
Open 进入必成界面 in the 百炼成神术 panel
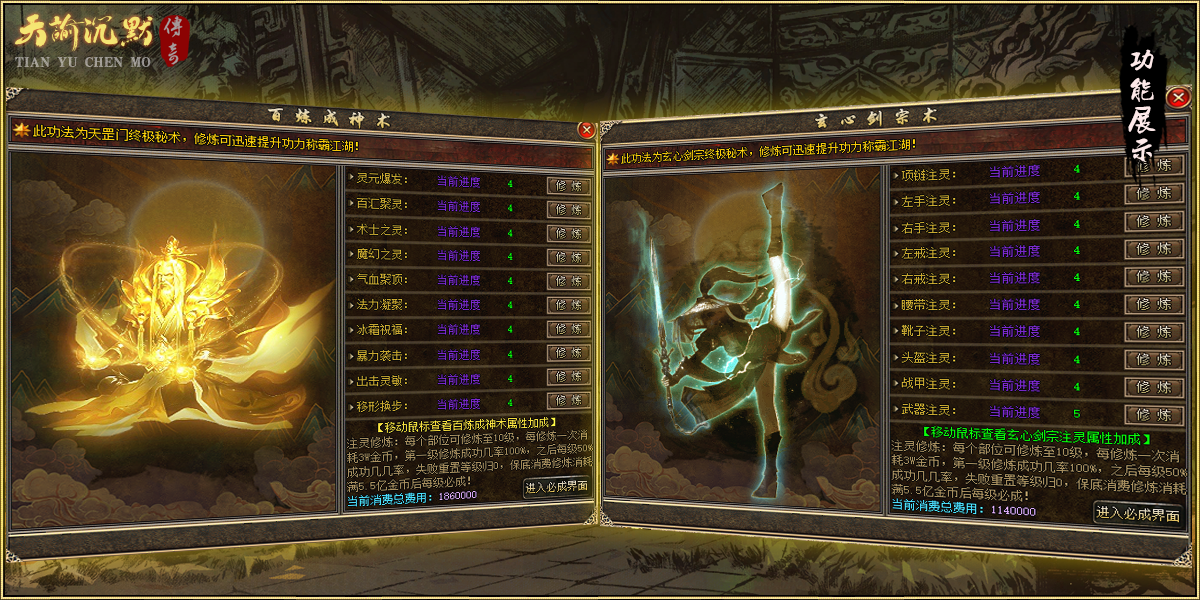click(556, 487)
